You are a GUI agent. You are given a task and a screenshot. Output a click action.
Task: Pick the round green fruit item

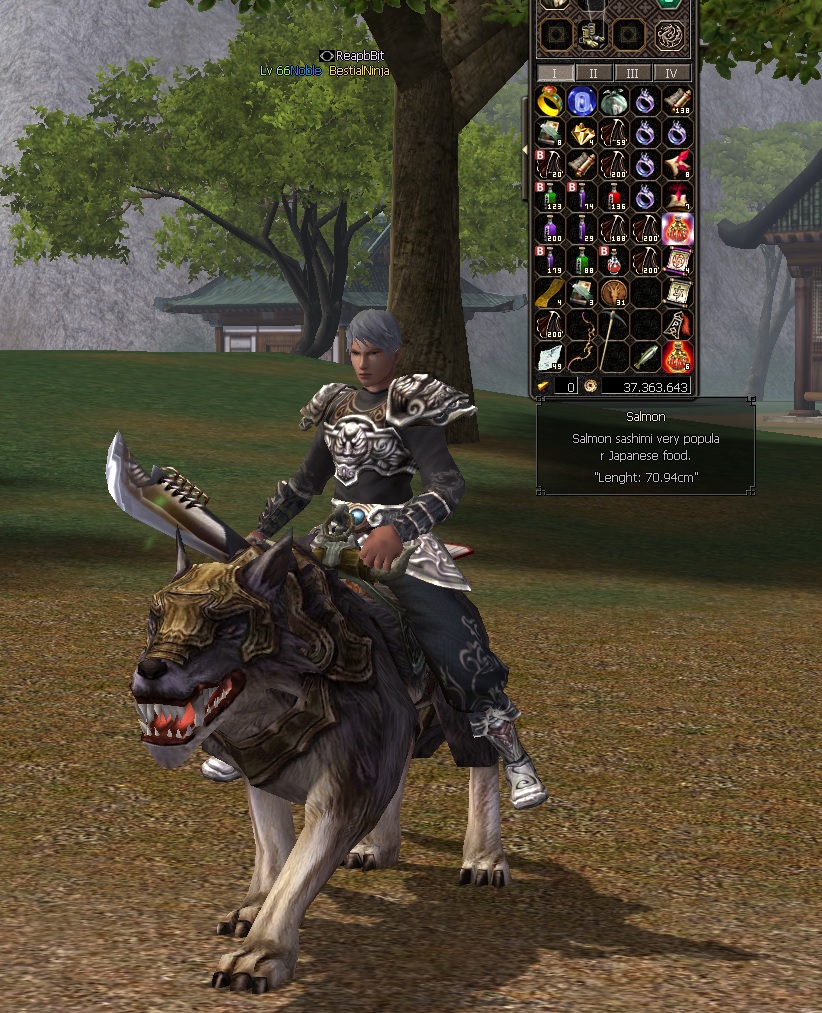coord(613,101)
